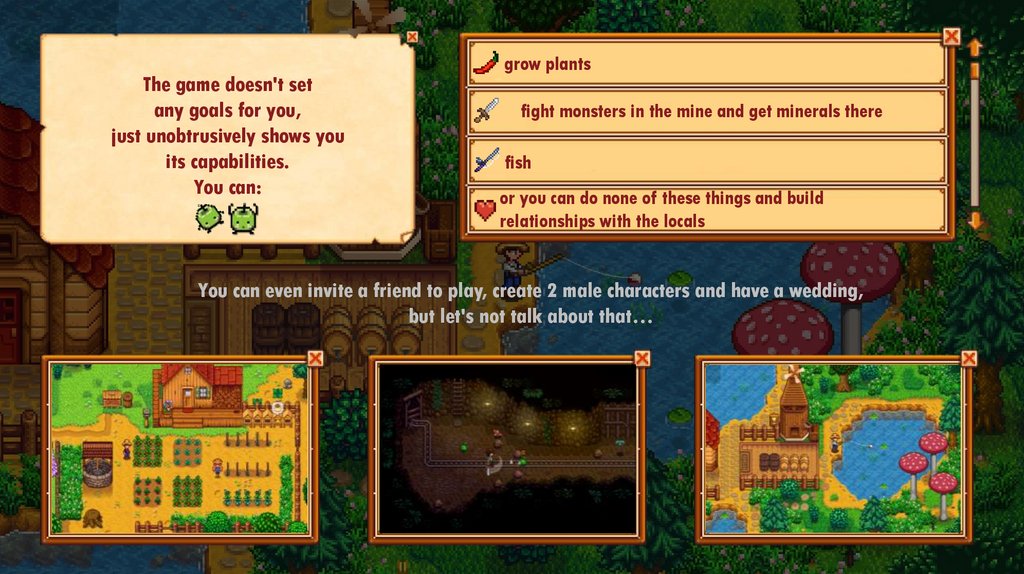The width and height of the screenshot is (1024, 574).
Task: Click the red pepper icon
Action: tap(485, 64)
